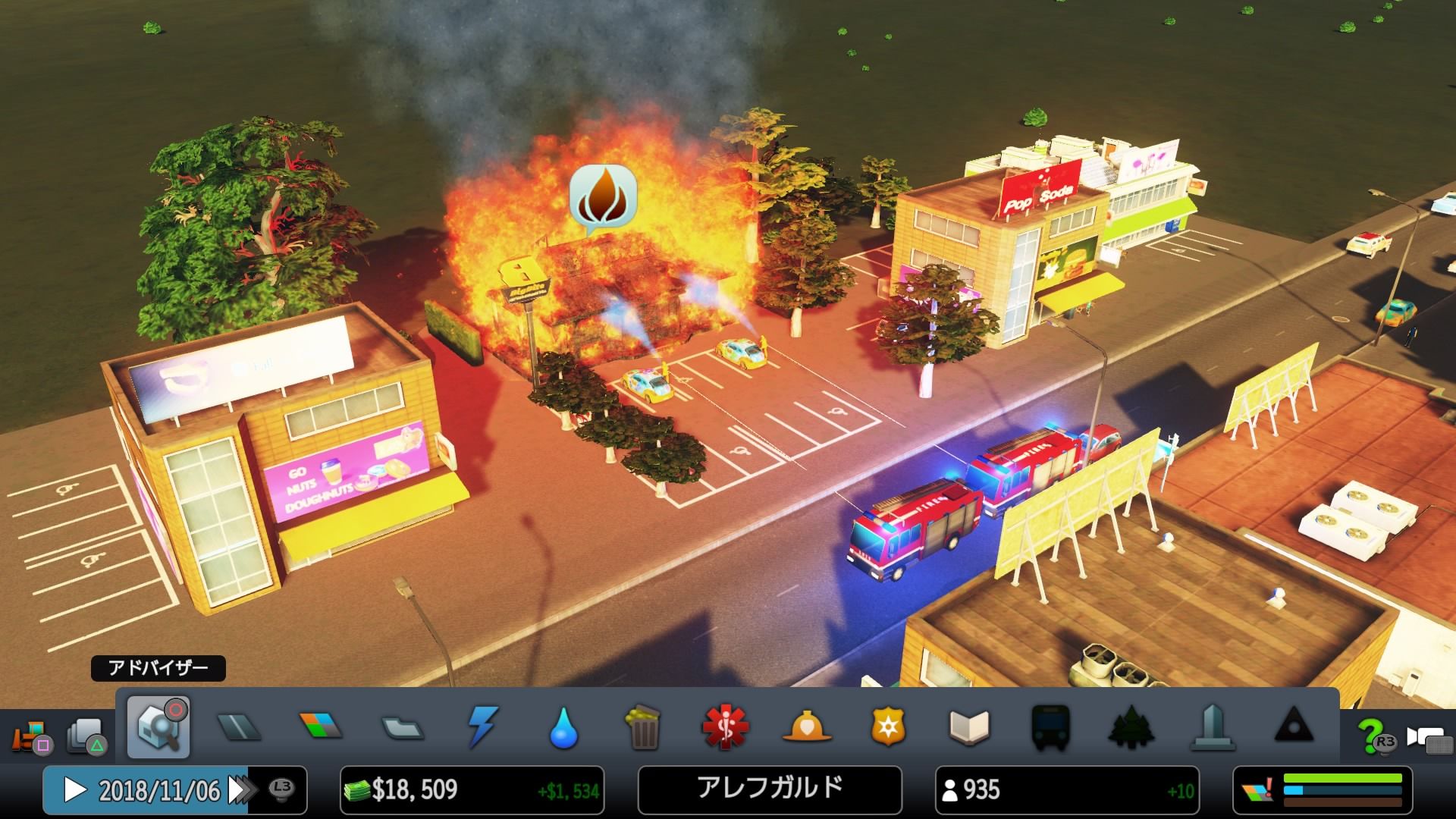Open the water droplet services menu

(563, 728)
